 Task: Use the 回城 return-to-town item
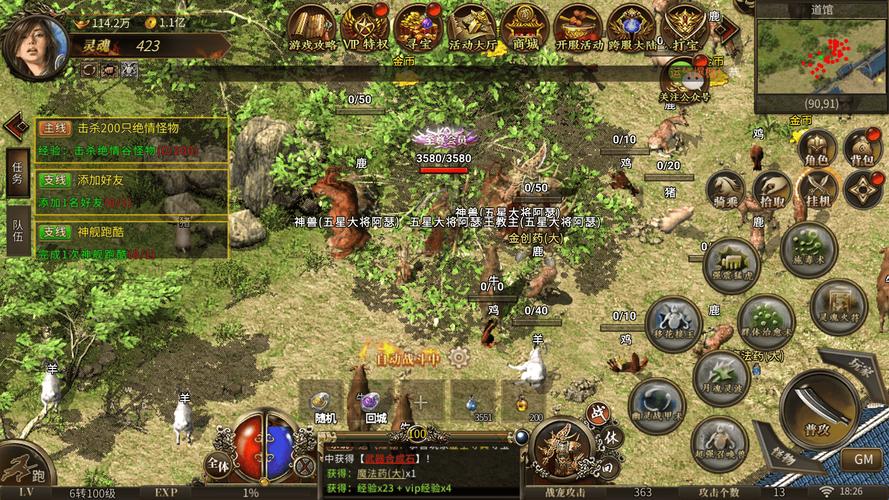(374, 402)
